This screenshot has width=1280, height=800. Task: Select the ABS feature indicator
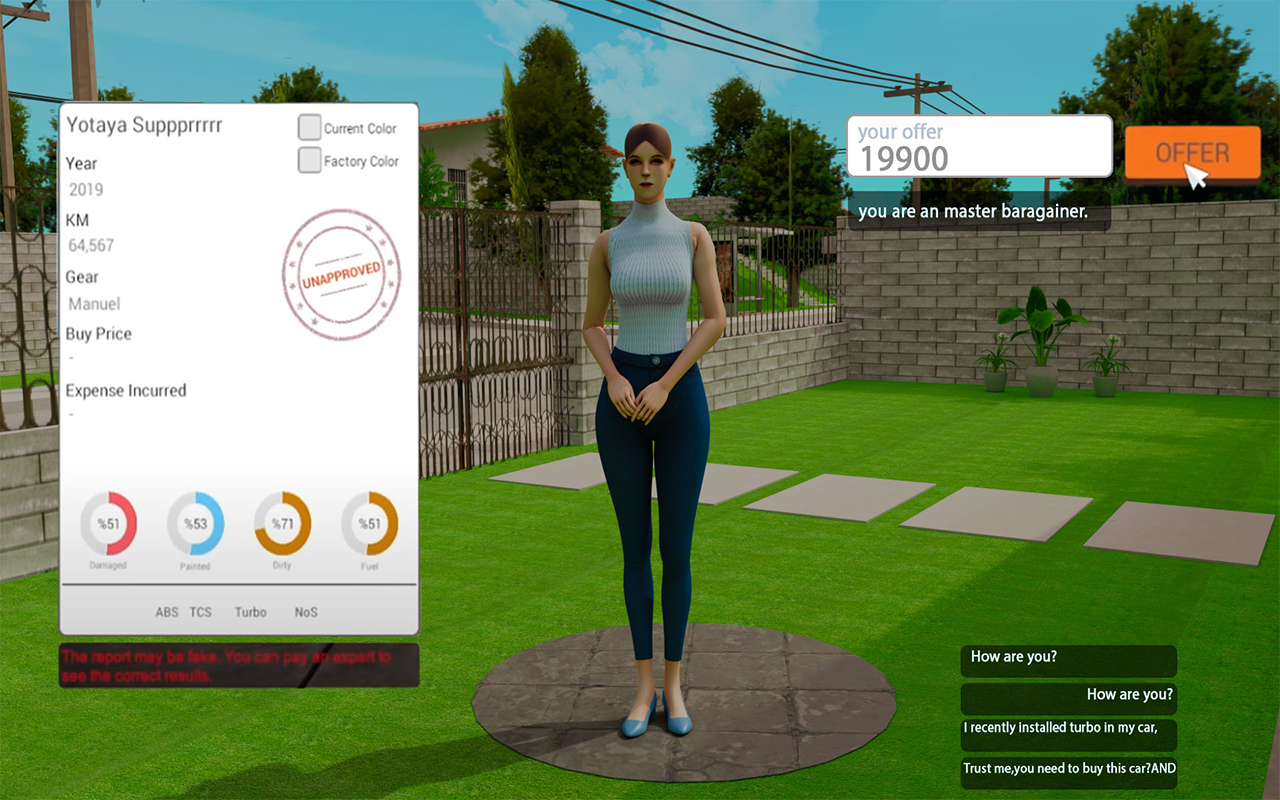click(167, 612)
